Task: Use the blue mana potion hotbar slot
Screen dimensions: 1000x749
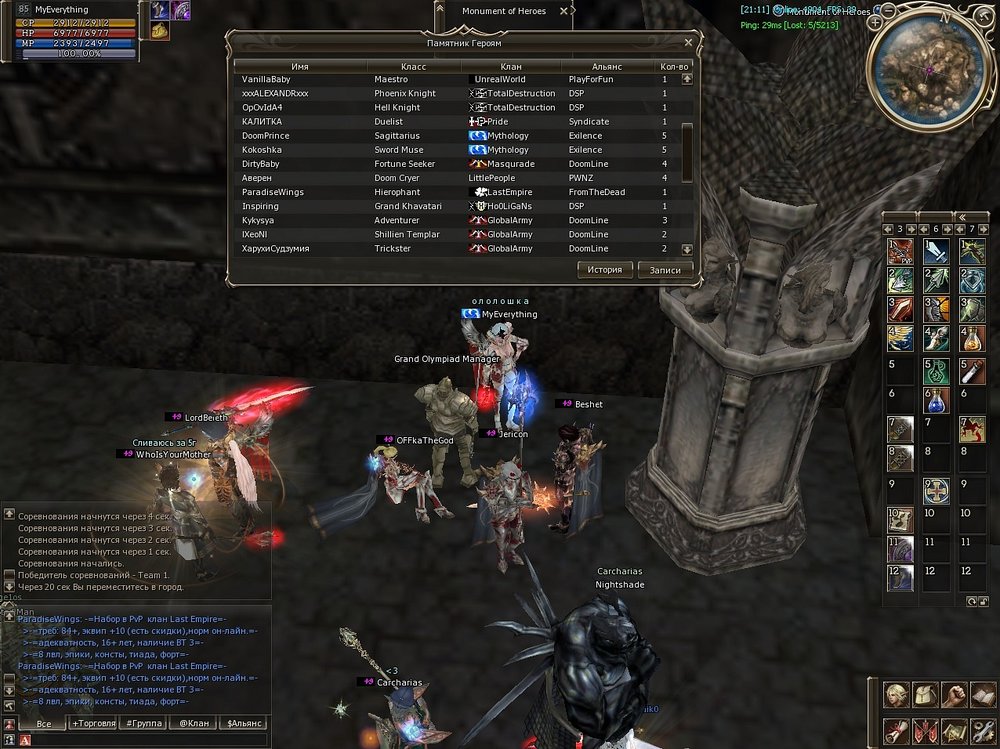Action: click(935, 402)
